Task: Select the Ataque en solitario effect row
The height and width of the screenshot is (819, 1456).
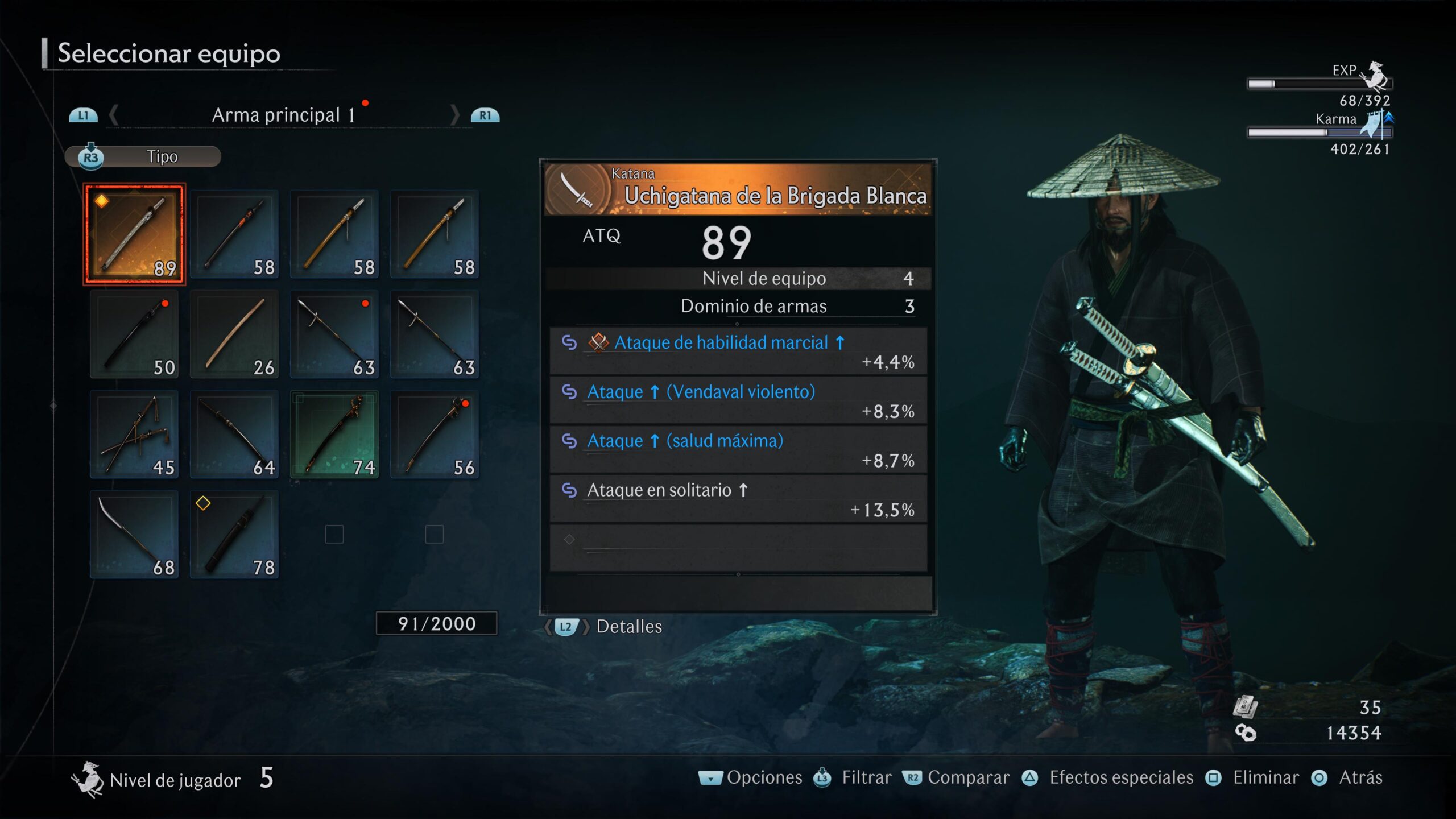Action: [738, 499]
